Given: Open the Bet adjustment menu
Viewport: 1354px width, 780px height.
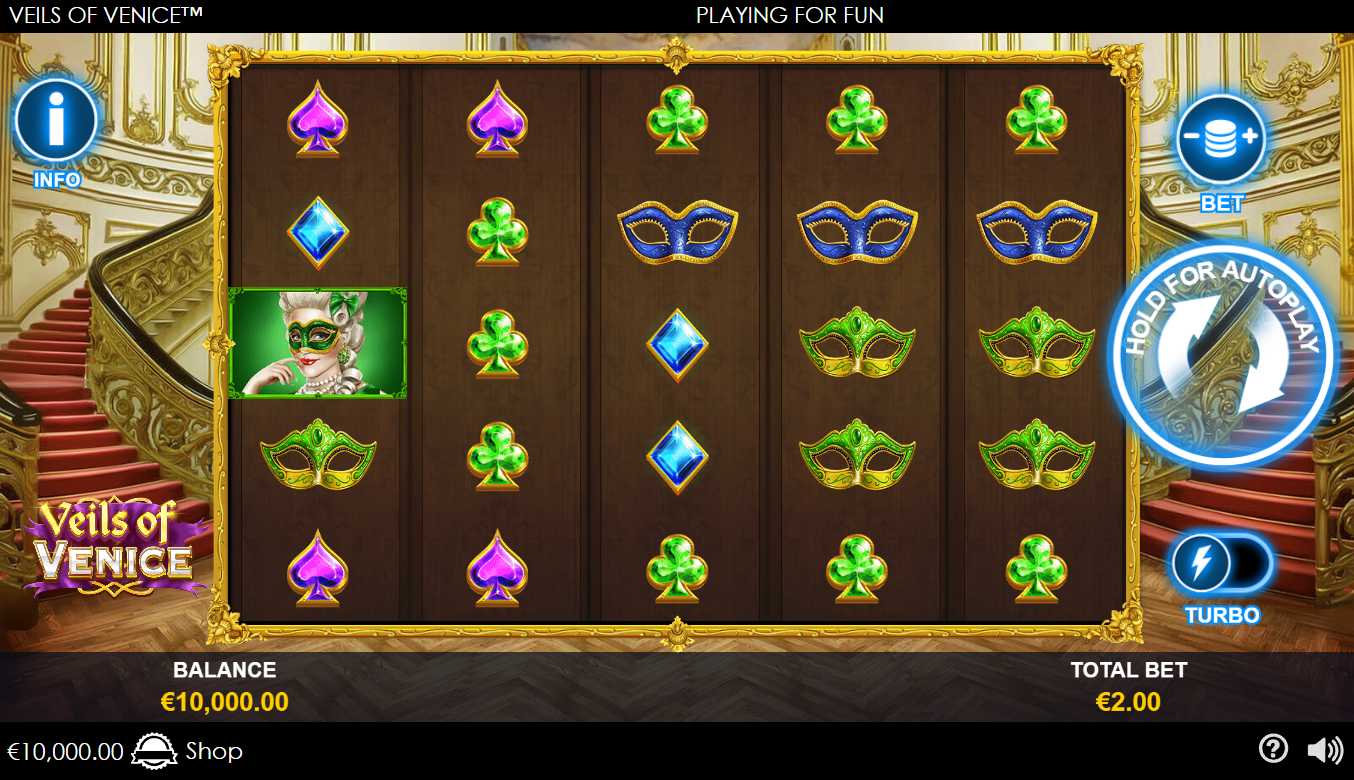Looking at the screenshot, I should click(x=1221, y=140).
